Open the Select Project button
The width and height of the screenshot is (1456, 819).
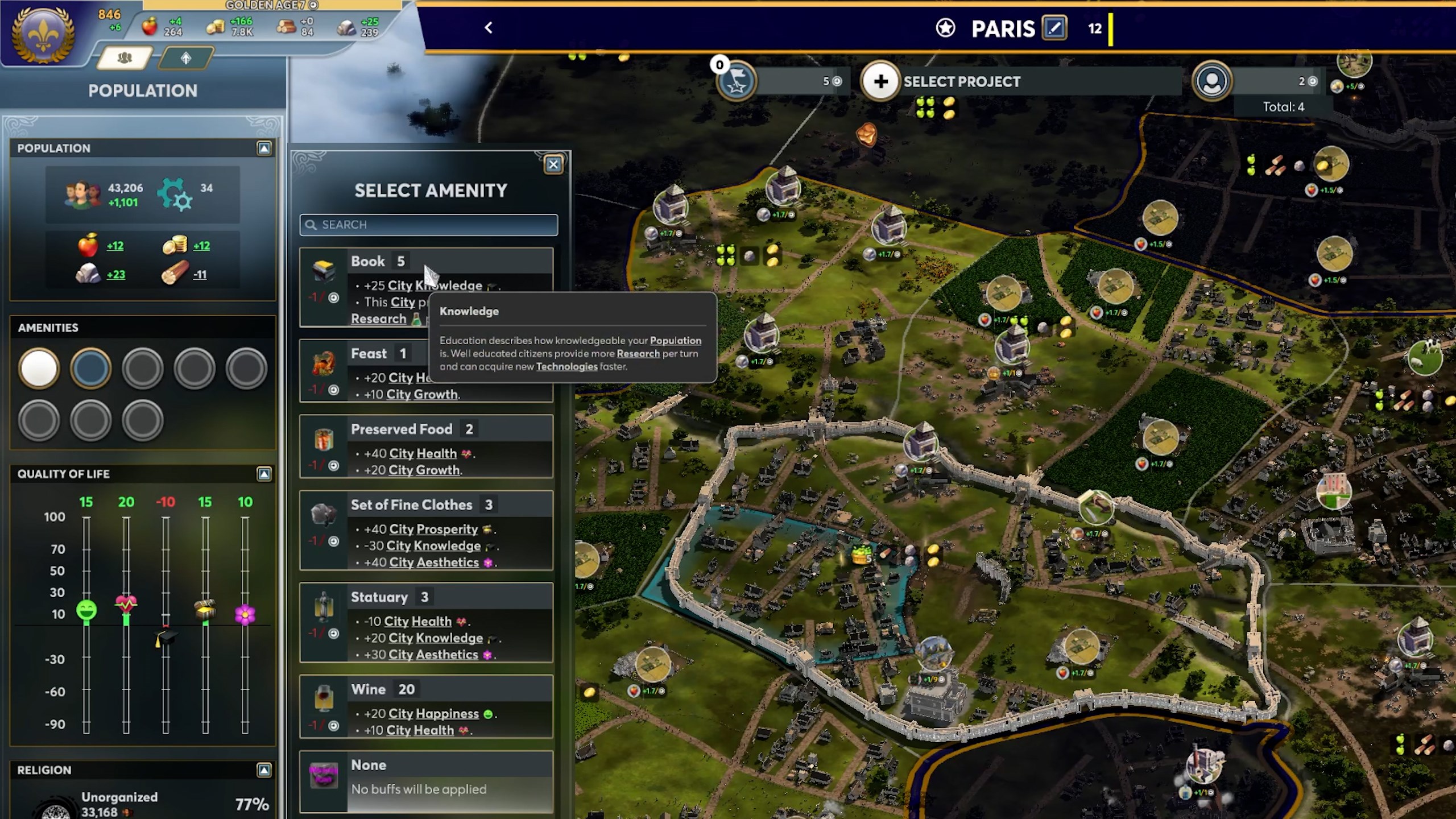[x=880, y=82]
